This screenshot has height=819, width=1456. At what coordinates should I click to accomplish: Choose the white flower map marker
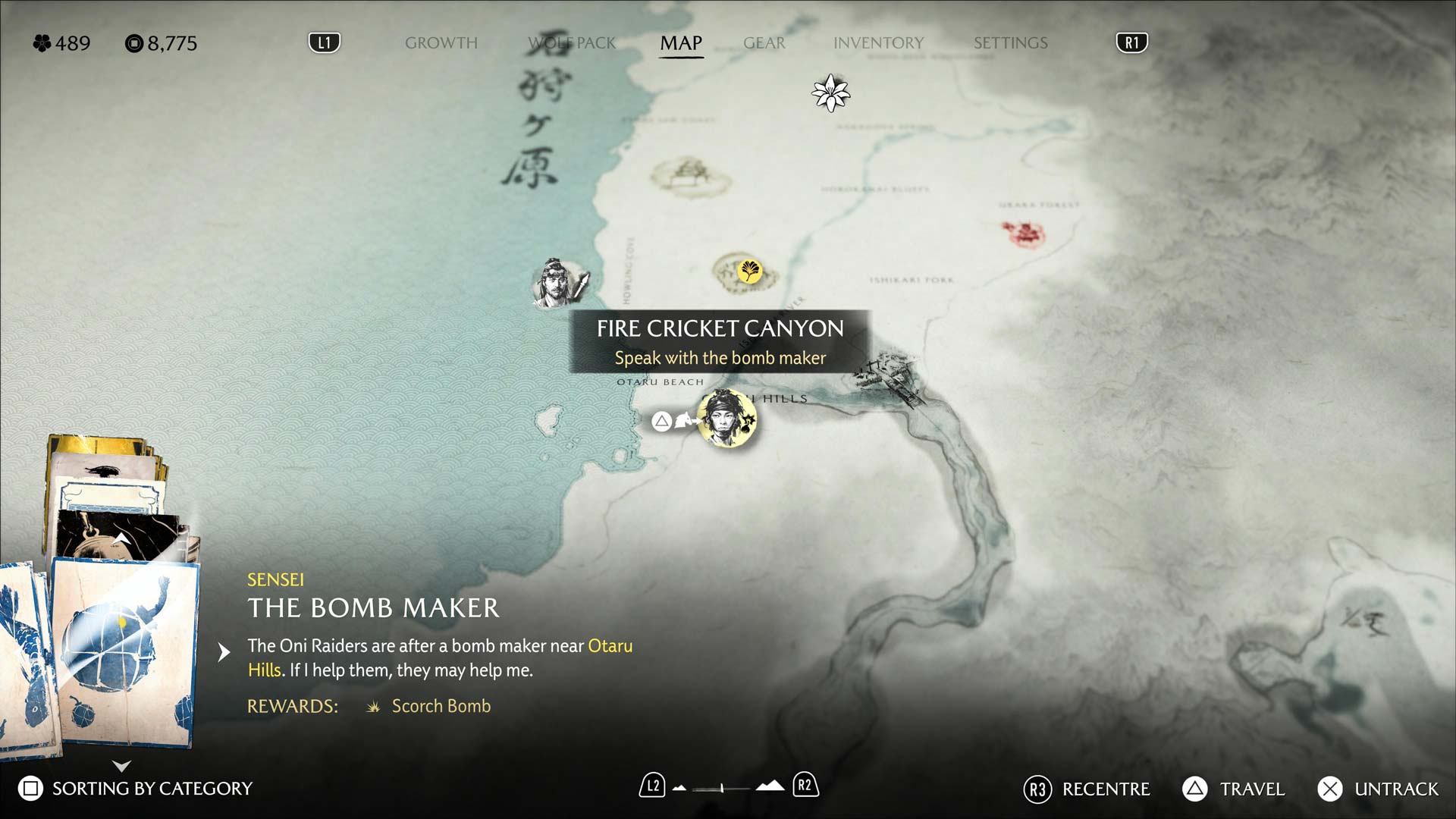point(830,93)
